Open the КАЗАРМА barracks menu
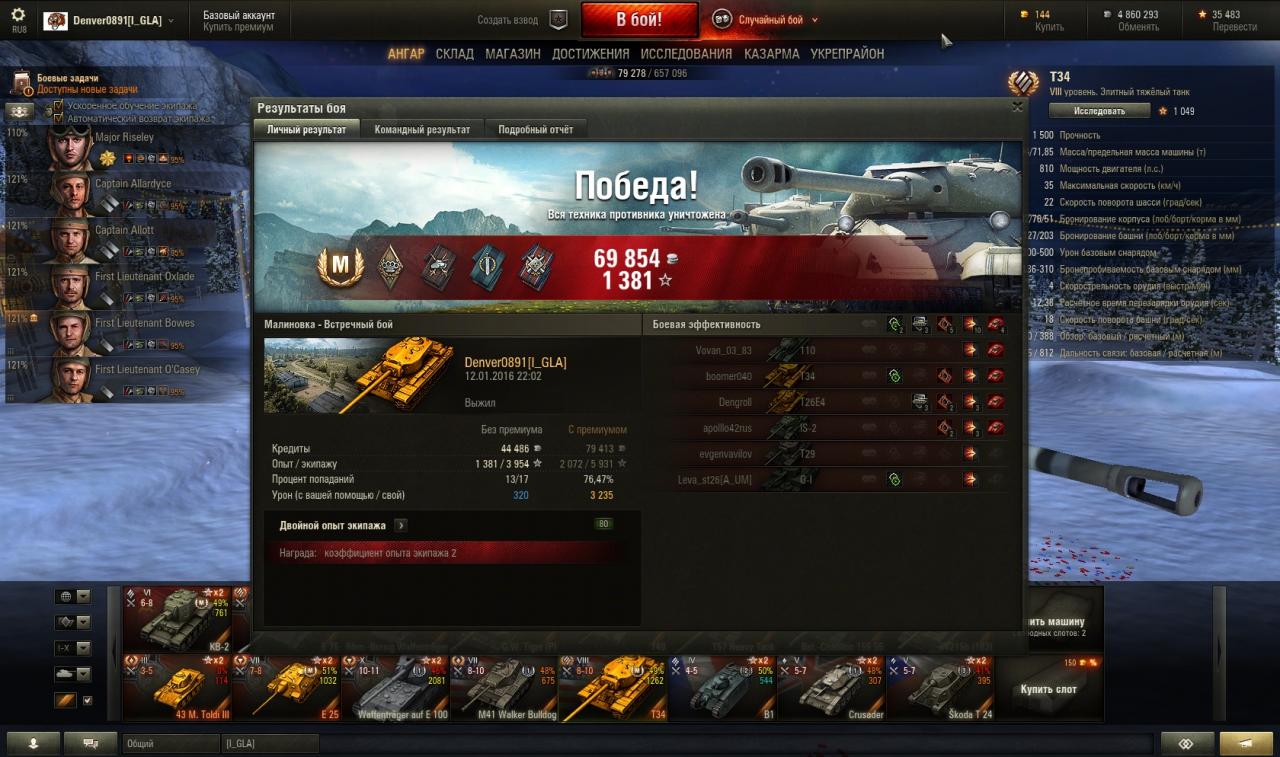The height and width of the screenshot is (757, 1280). 771,54
